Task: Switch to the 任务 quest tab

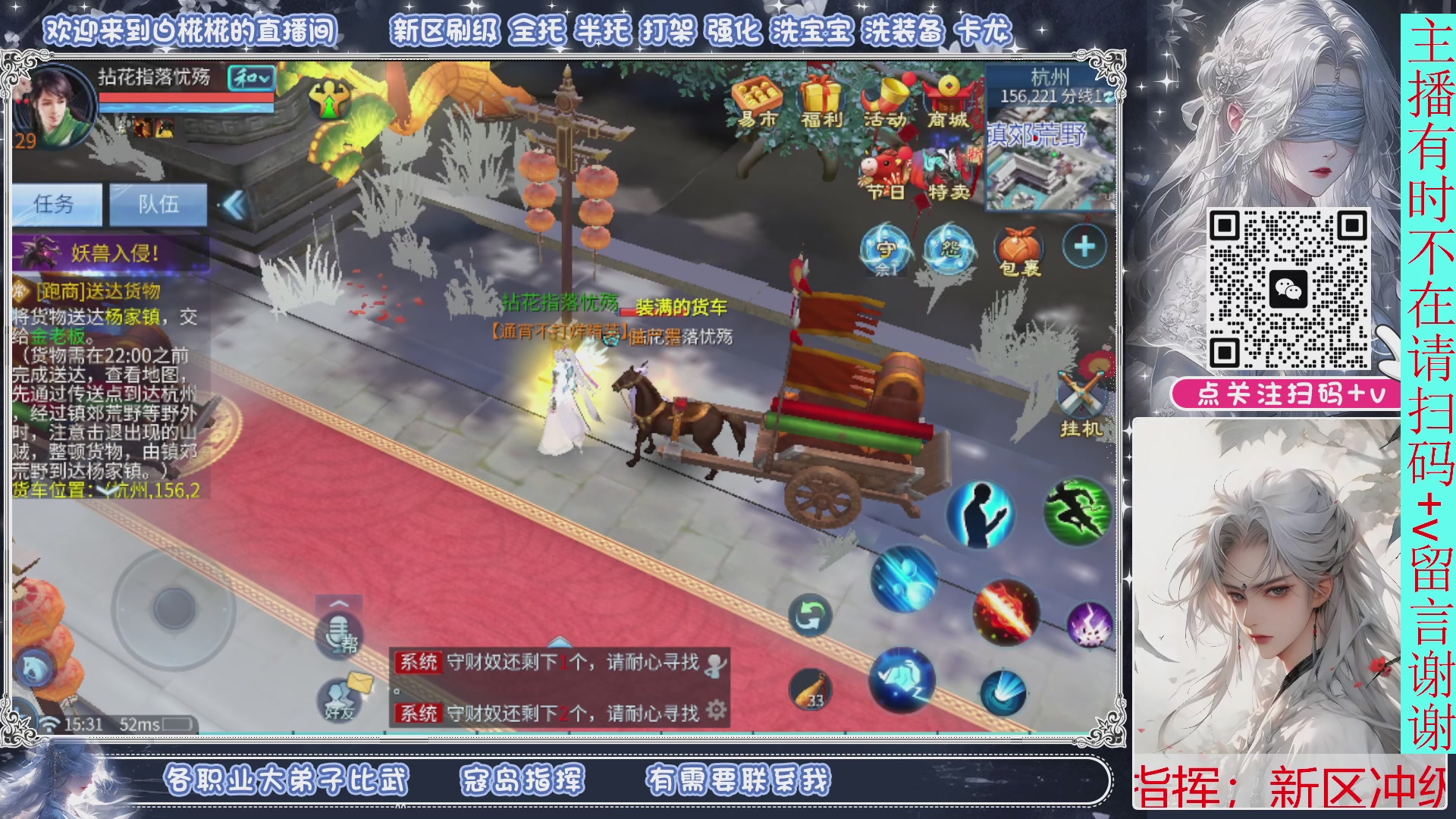Action: point(55,201)
